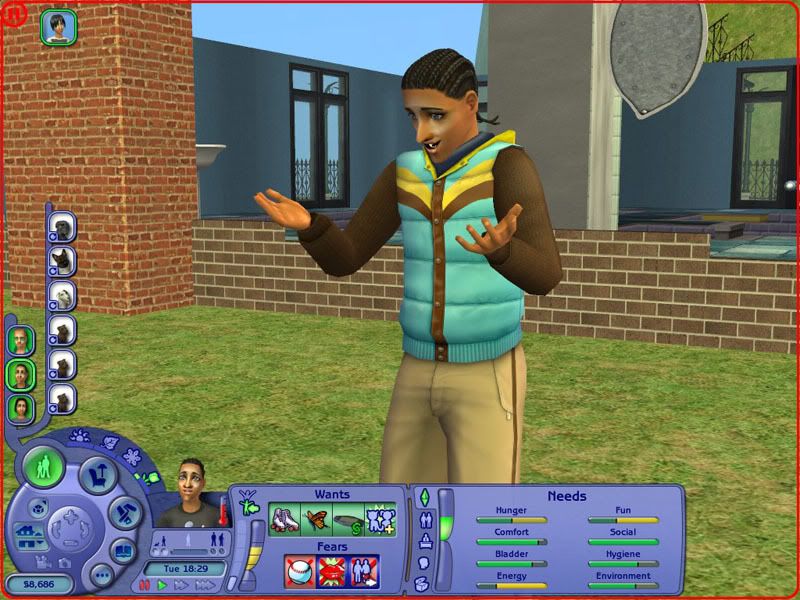Switch to the Needs tab with the green plumbob

(x=423, y=497)
